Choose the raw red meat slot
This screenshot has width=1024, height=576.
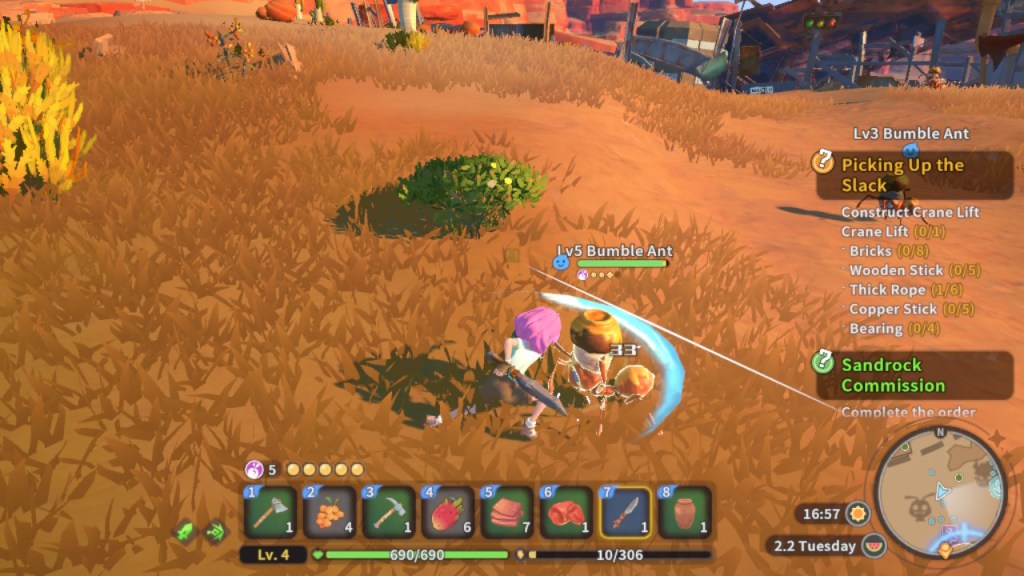tap(566, 512)
